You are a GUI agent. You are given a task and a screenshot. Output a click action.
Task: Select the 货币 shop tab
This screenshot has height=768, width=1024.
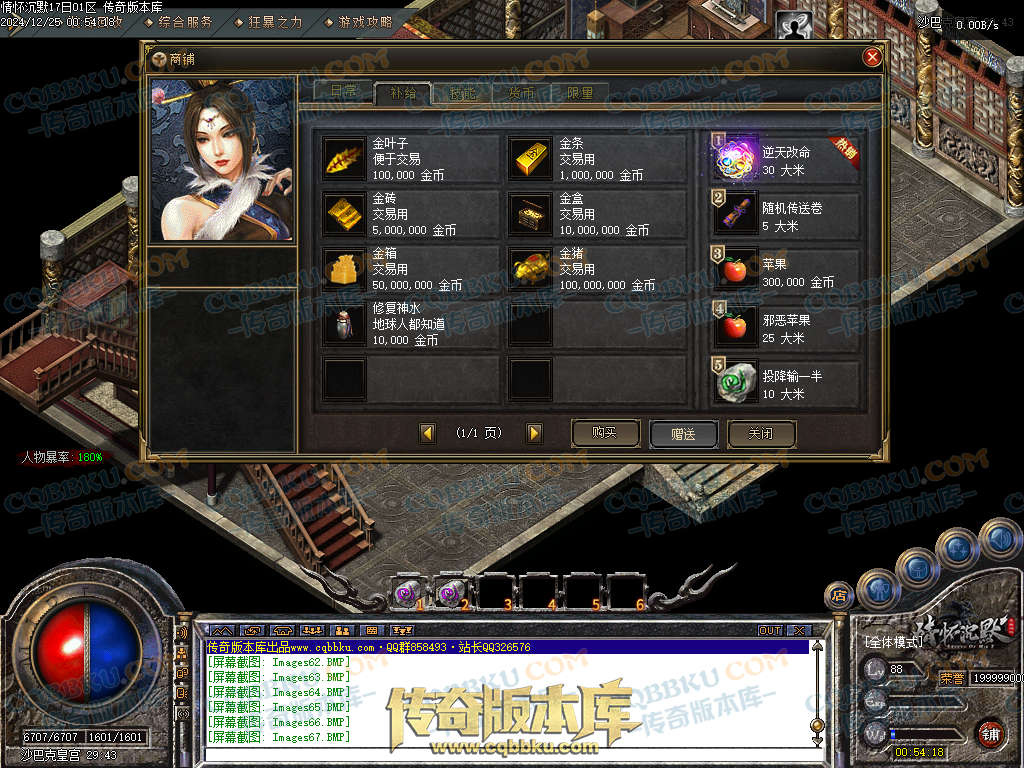pyautogui.click(x=521, y=93)
